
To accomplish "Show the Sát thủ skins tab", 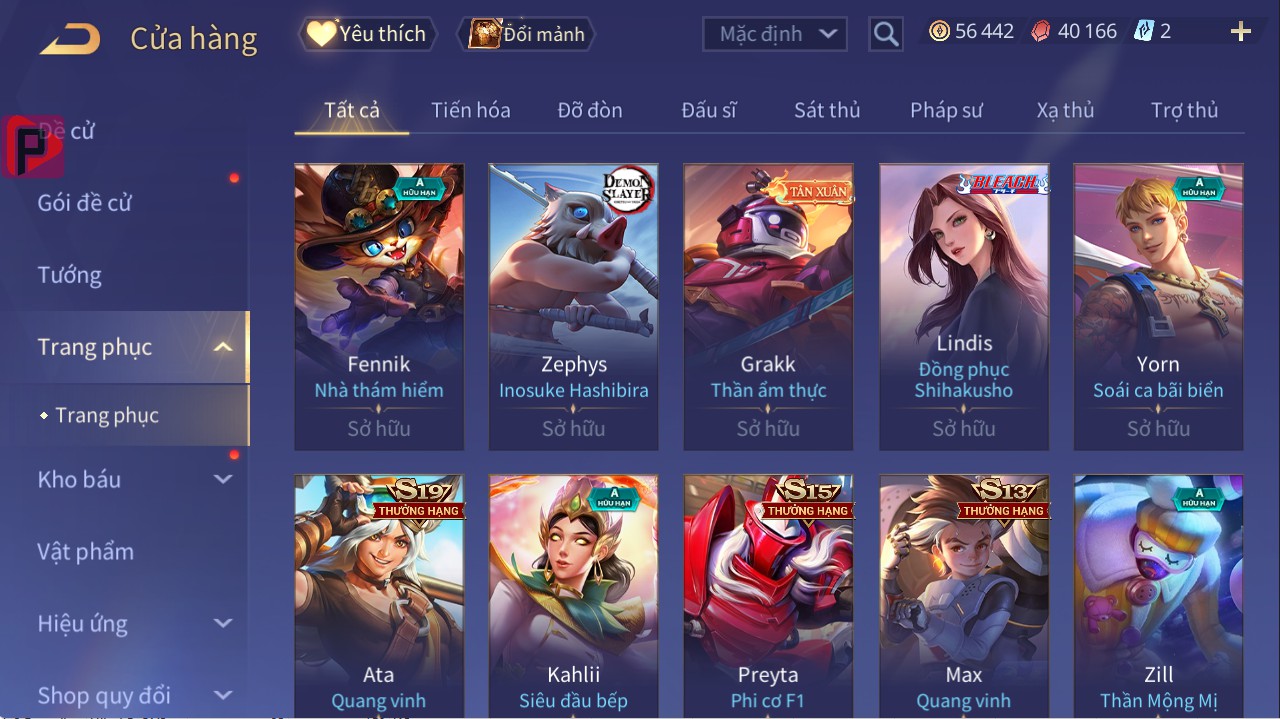I will [x=827, y=110].
